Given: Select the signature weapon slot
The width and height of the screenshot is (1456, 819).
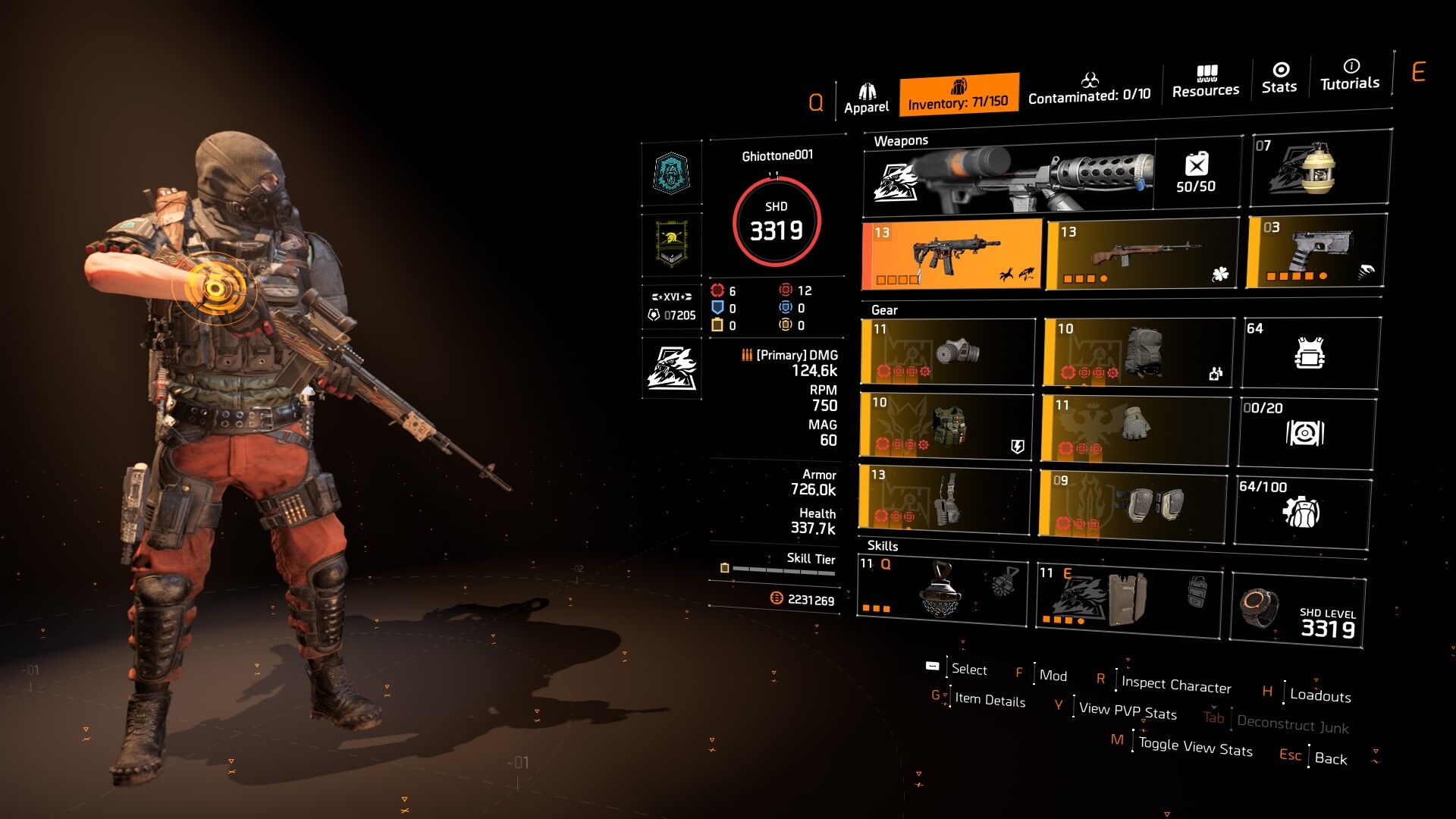Looking at the screenshot, I should [1009, 177].
